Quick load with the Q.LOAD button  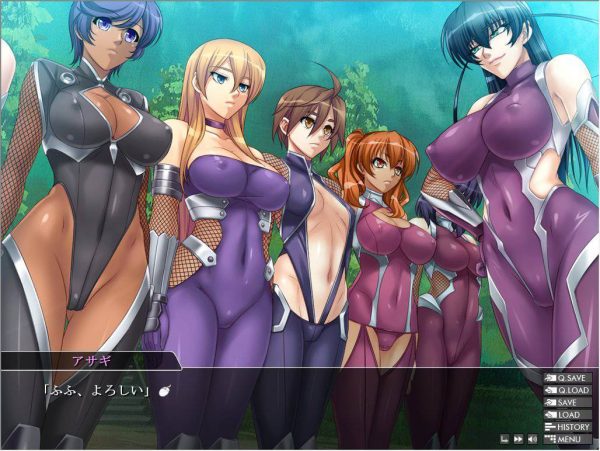click(567, 390)
